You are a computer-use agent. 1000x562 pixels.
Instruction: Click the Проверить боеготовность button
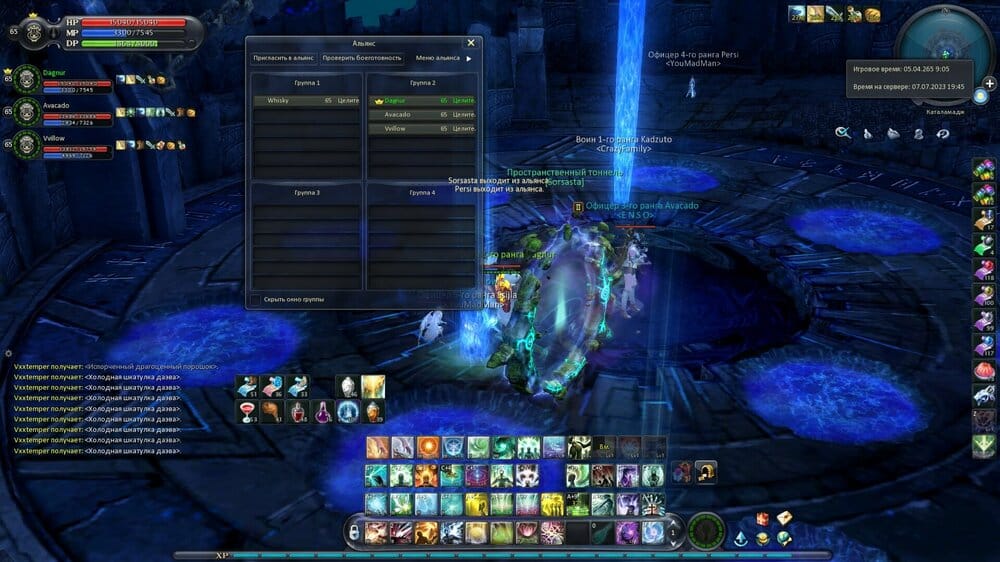[362, 58]
